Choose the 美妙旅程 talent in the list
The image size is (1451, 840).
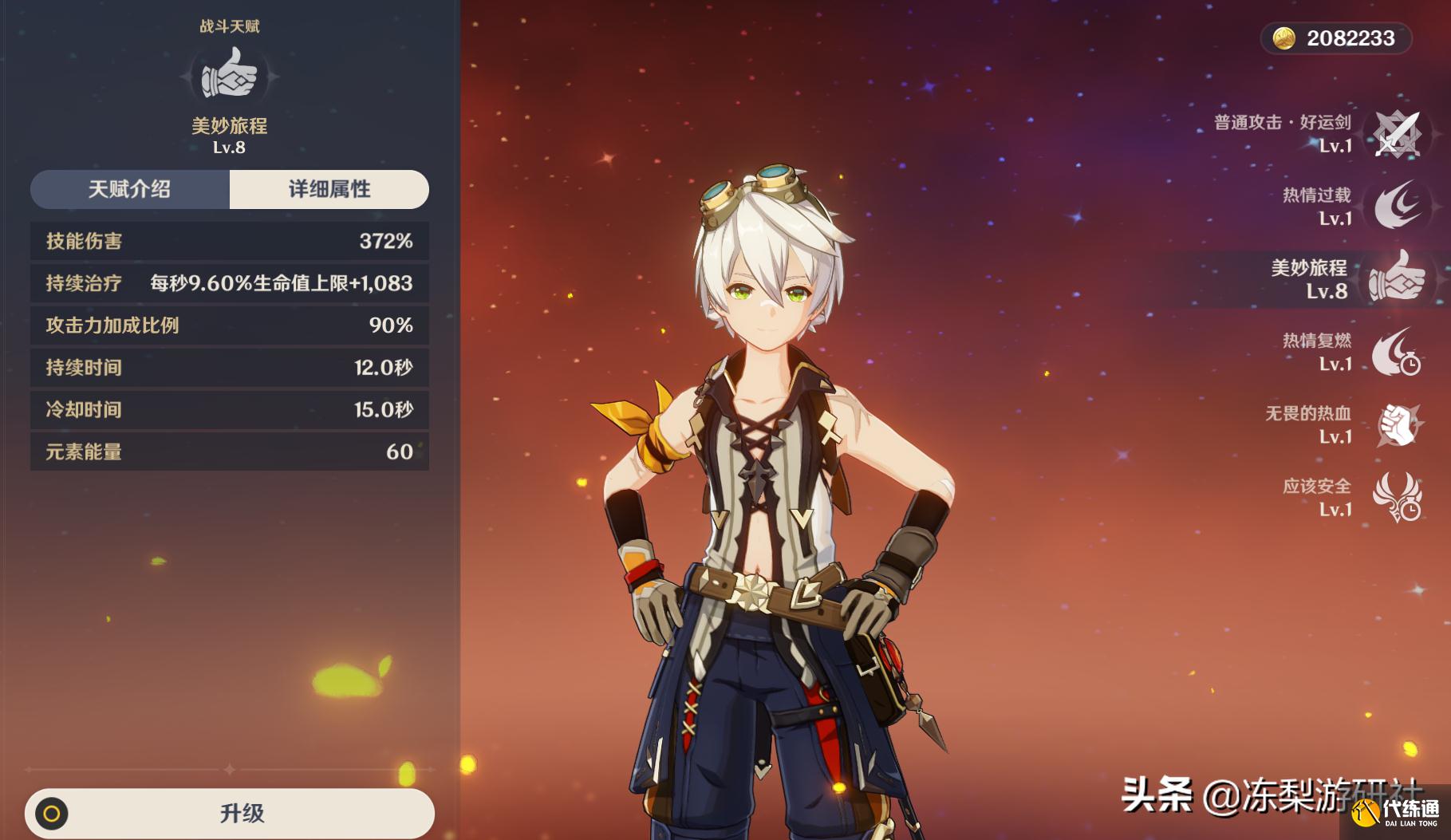tap(1396, 279)
